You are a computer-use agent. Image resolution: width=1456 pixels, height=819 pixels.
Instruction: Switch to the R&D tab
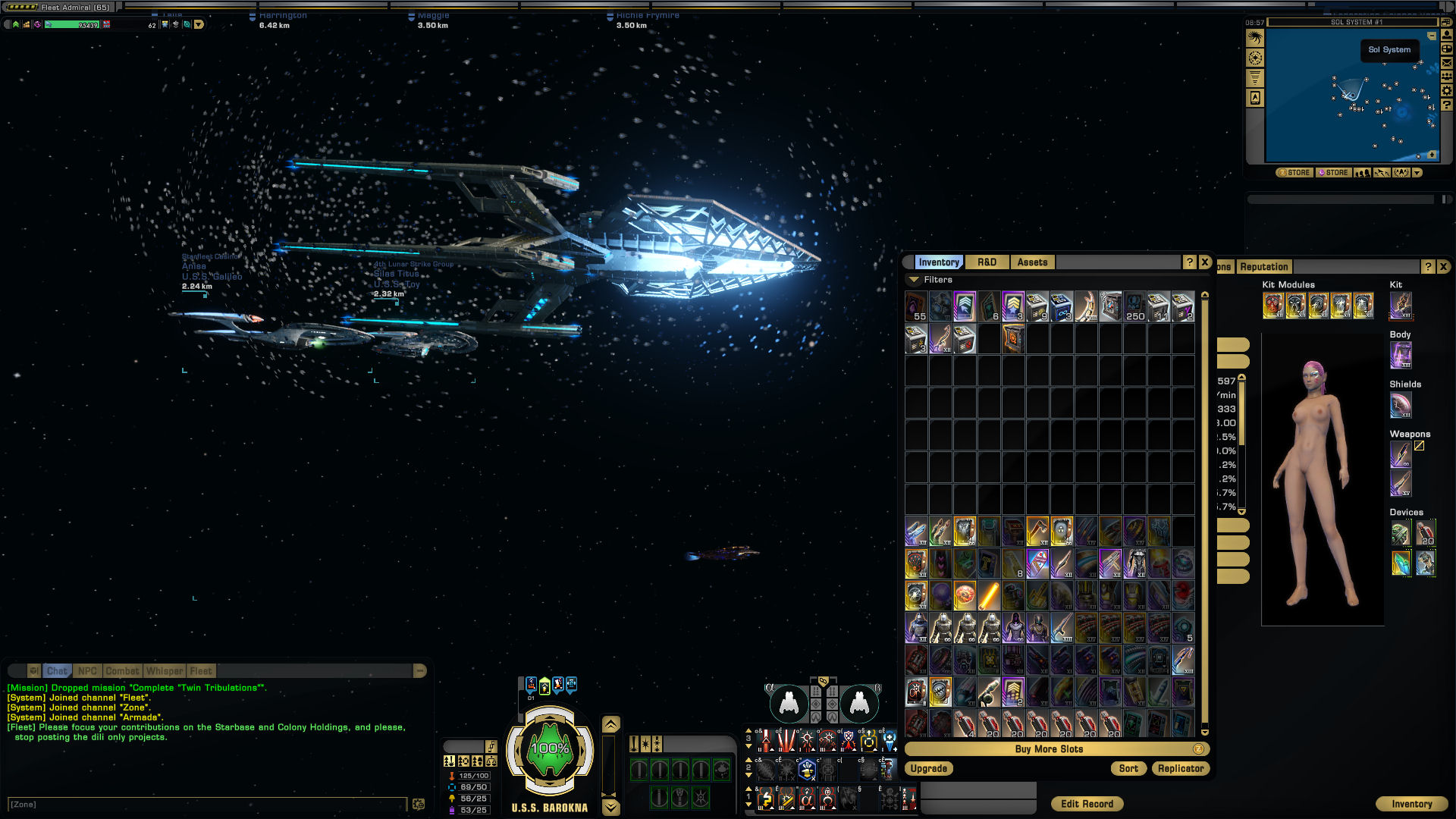987,262
